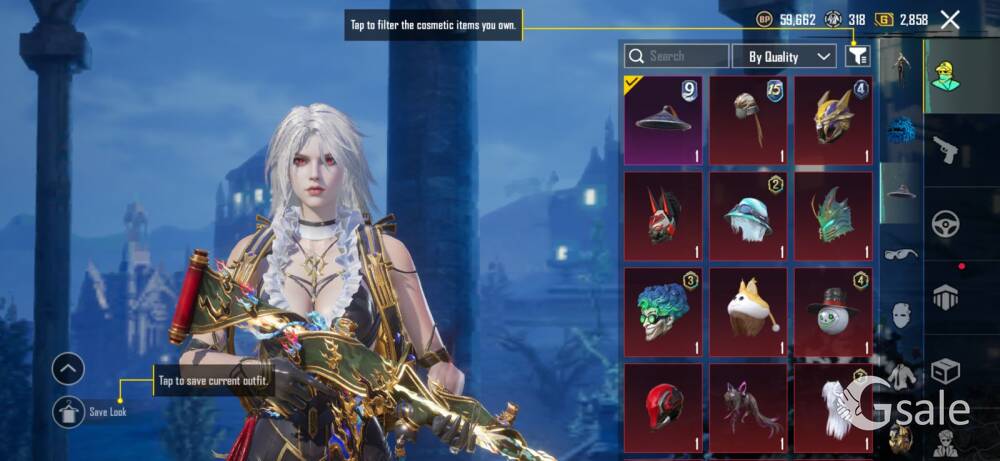Open the glasses subcategory
The image size is (1000, 461).
click(901, 254)
